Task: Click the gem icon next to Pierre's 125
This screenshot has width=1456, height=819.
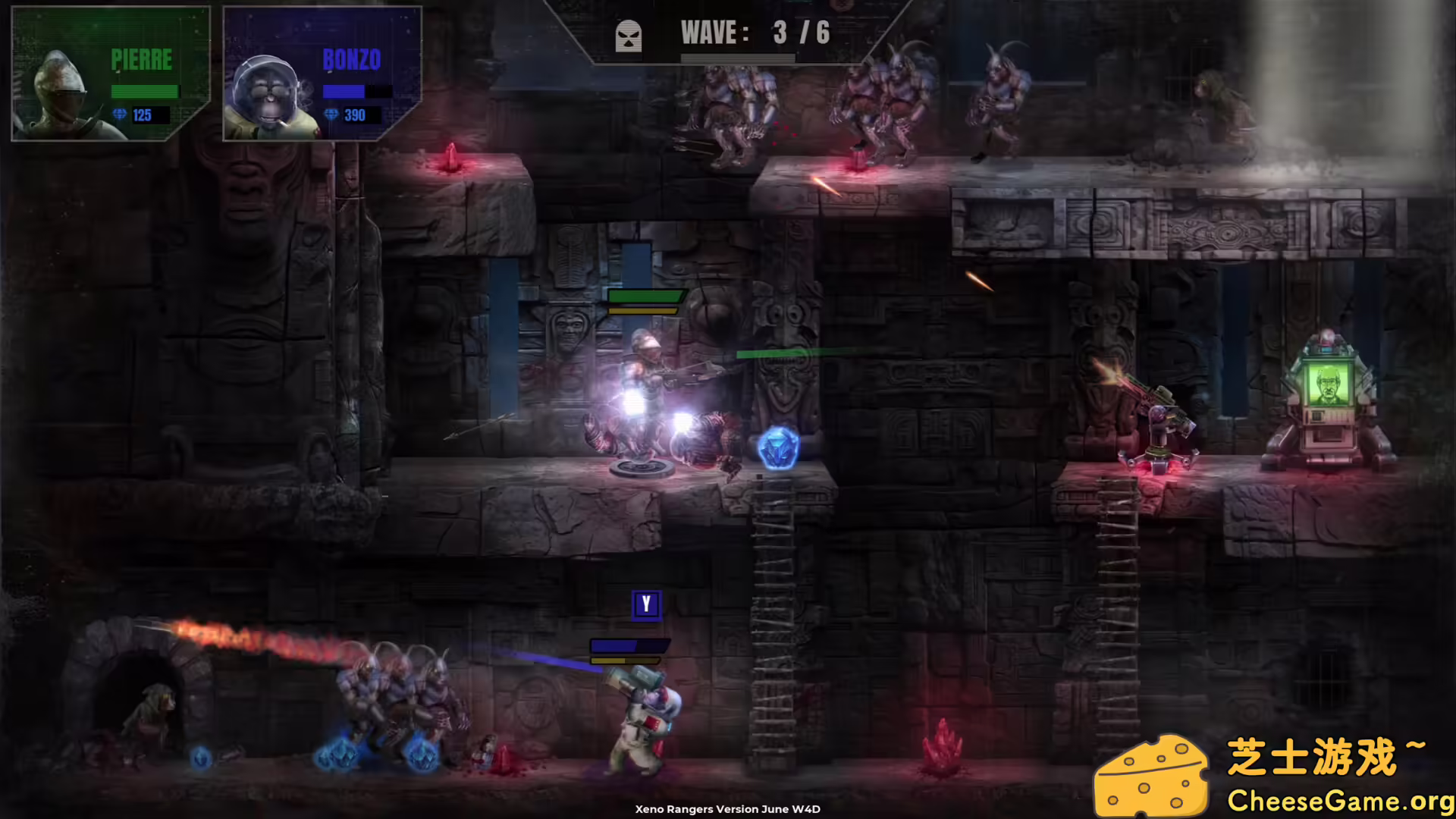Action: tap(120, 115)
